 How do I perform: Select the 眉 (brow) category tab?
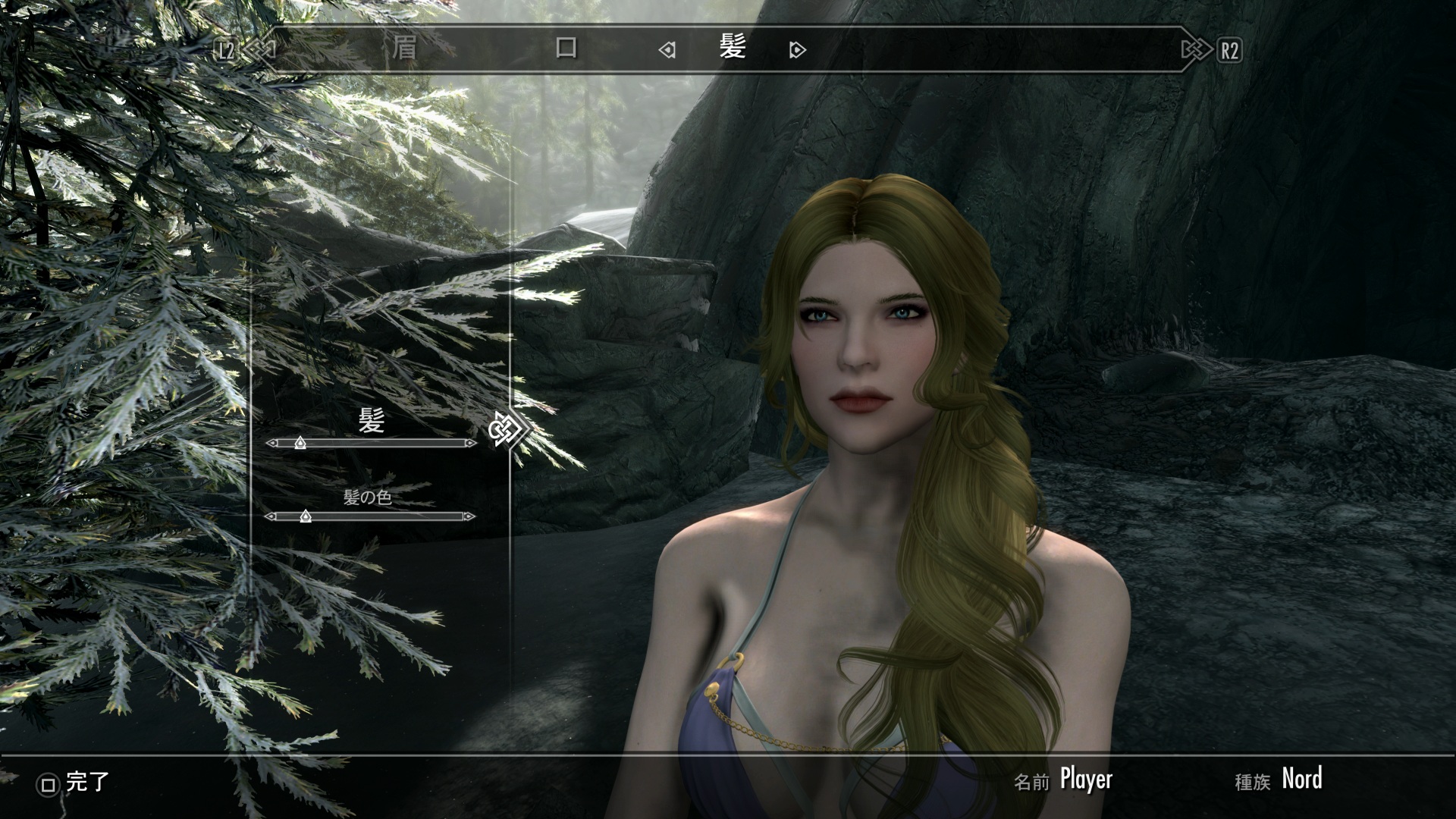point(404,49)
